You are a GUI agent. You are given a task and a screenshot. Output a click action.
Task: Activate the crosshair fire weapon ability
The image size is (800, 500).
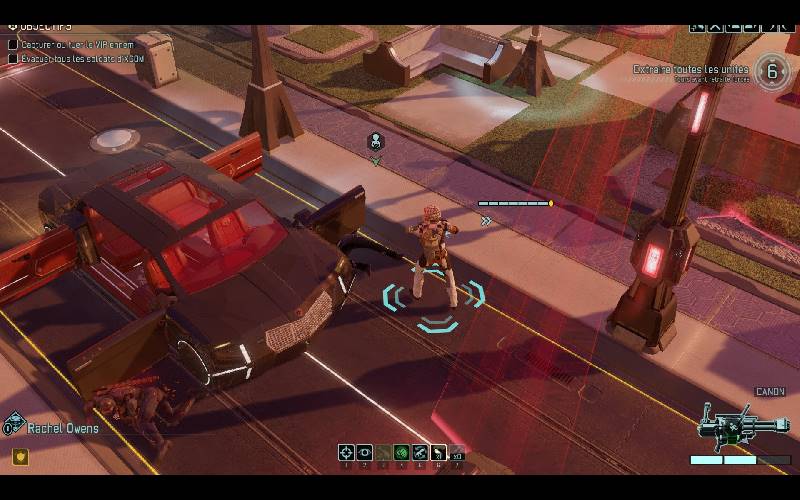pyautogui.click(x=346, y=453)
